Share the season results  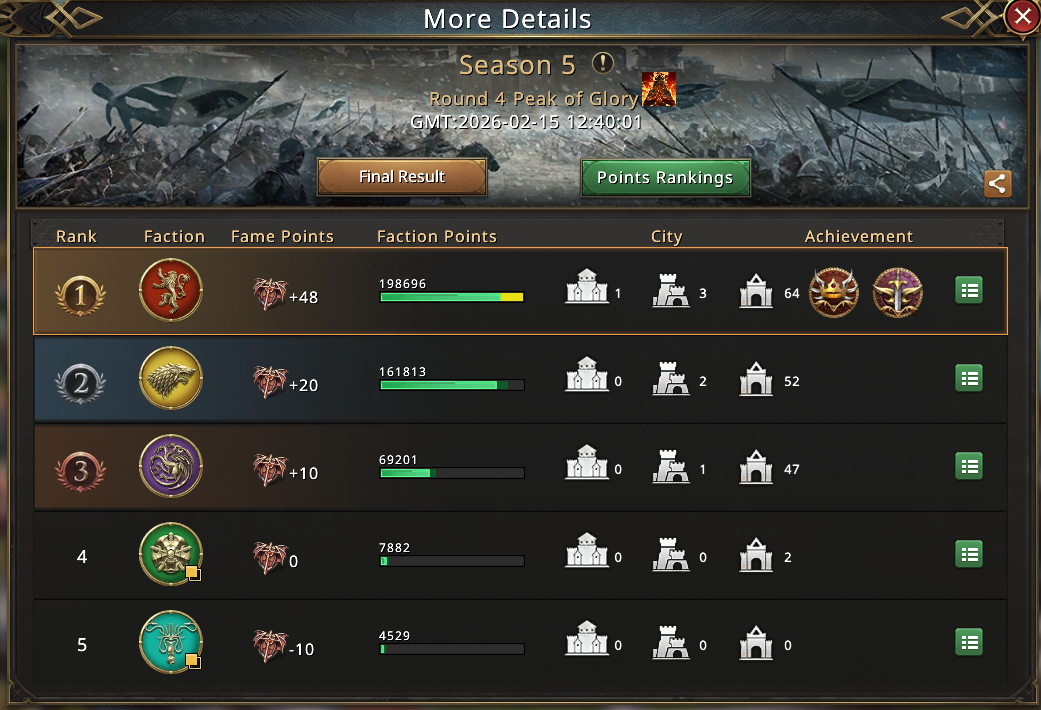[997, 184]
